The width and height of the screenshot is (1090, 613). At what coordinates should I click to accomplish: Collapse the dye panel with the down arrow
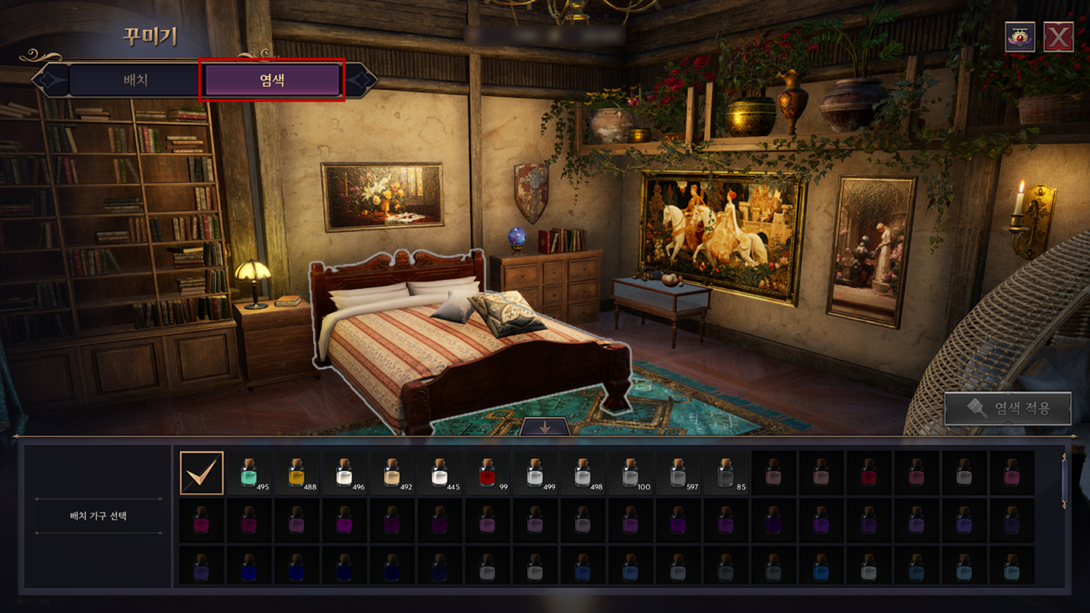point(545,427)
